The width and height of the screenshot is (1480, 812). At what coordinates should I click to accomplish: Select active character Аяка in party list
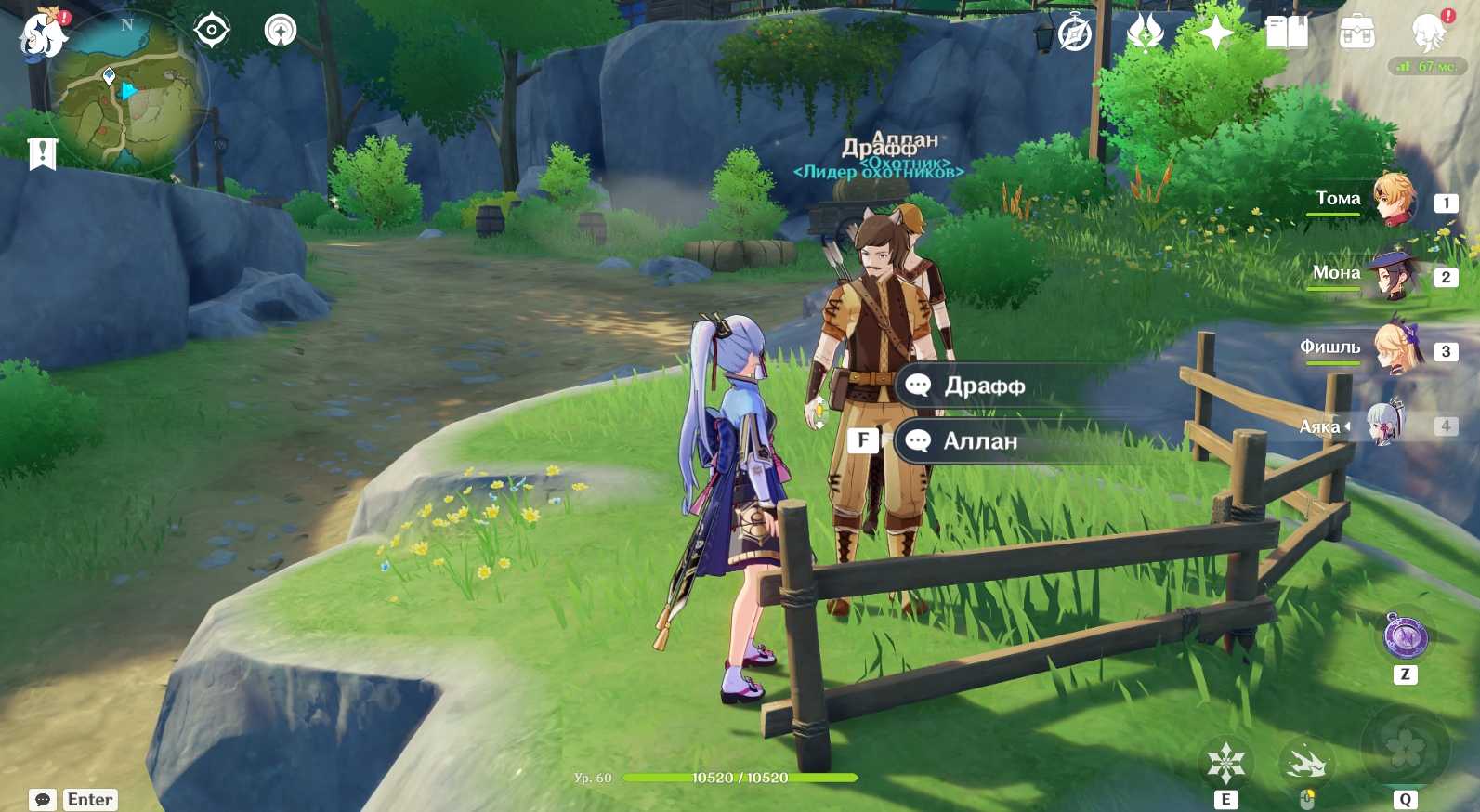pos(1384,426)
